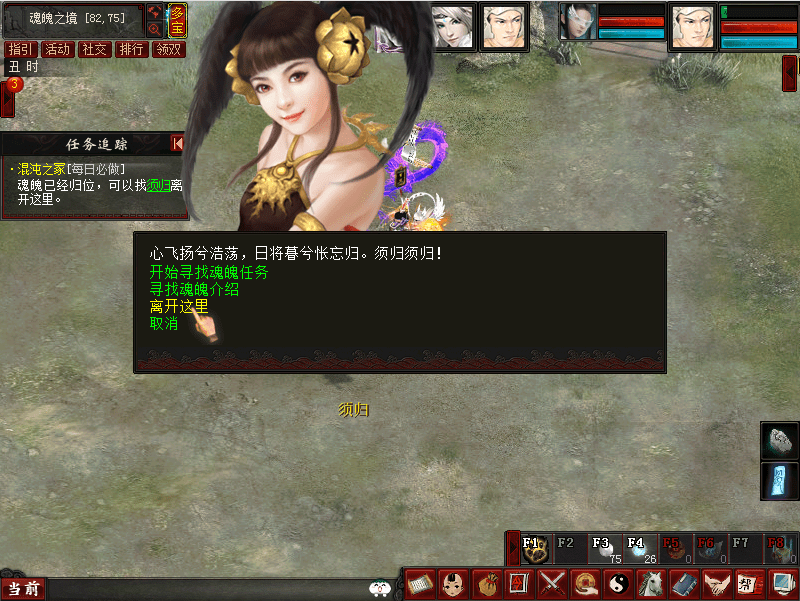
Task: Choose the 开始寻找魂魄任务 dialogue option
Action: [209, 272]
